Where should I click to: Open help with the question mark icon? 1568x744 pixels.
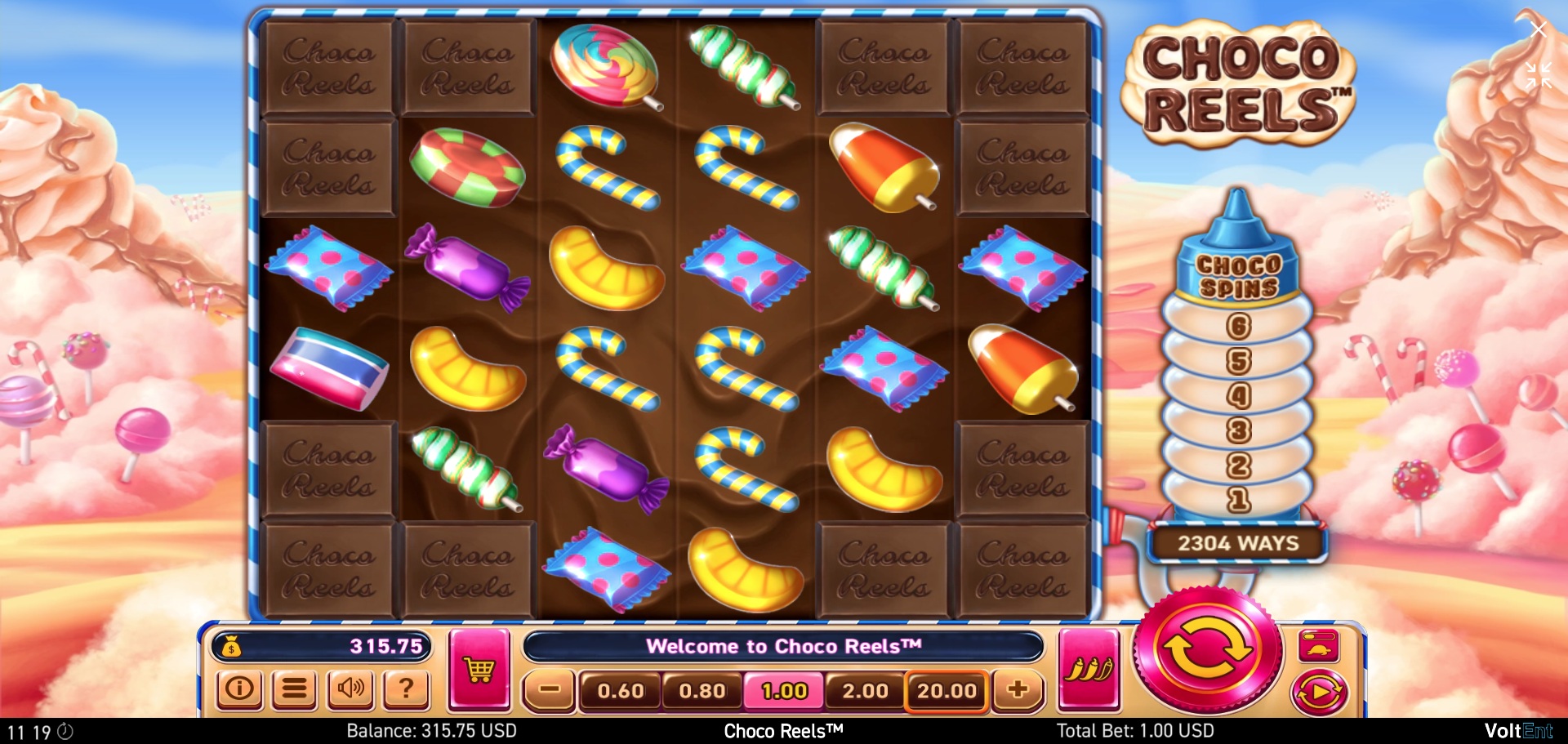click(x=406, y=690)
